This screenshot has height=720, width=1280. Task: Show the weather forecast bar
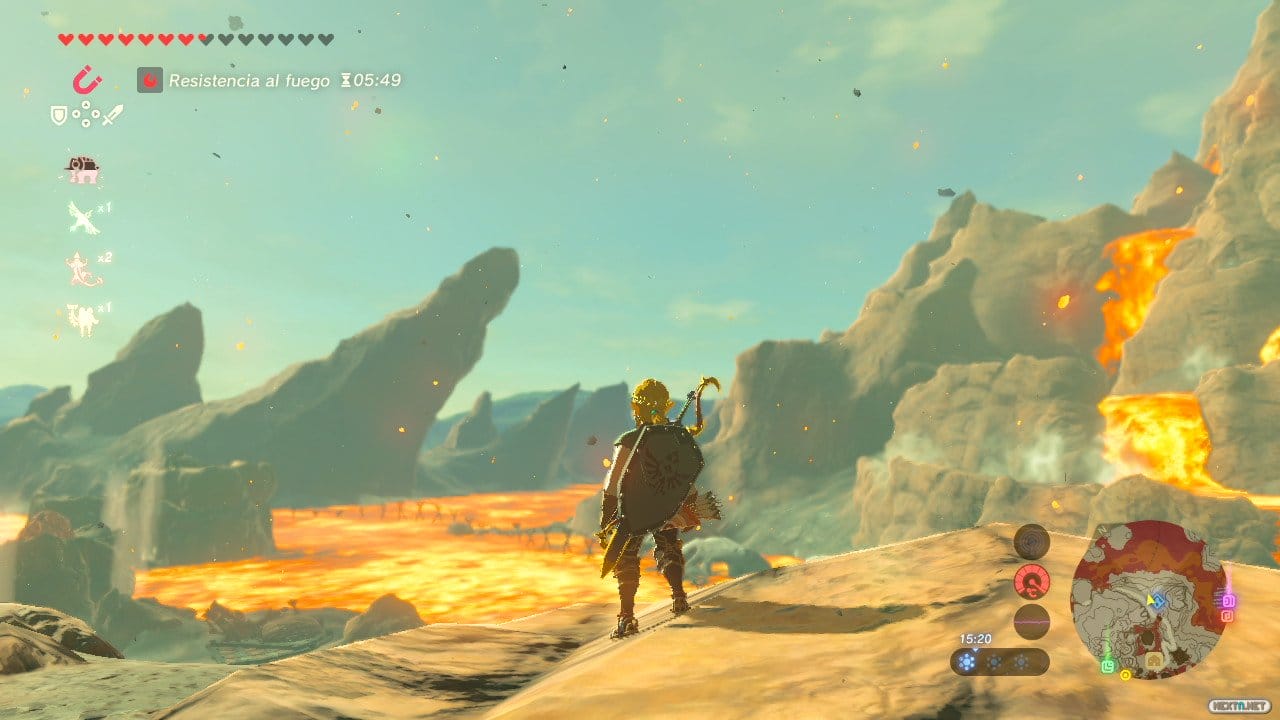[999, 661]
